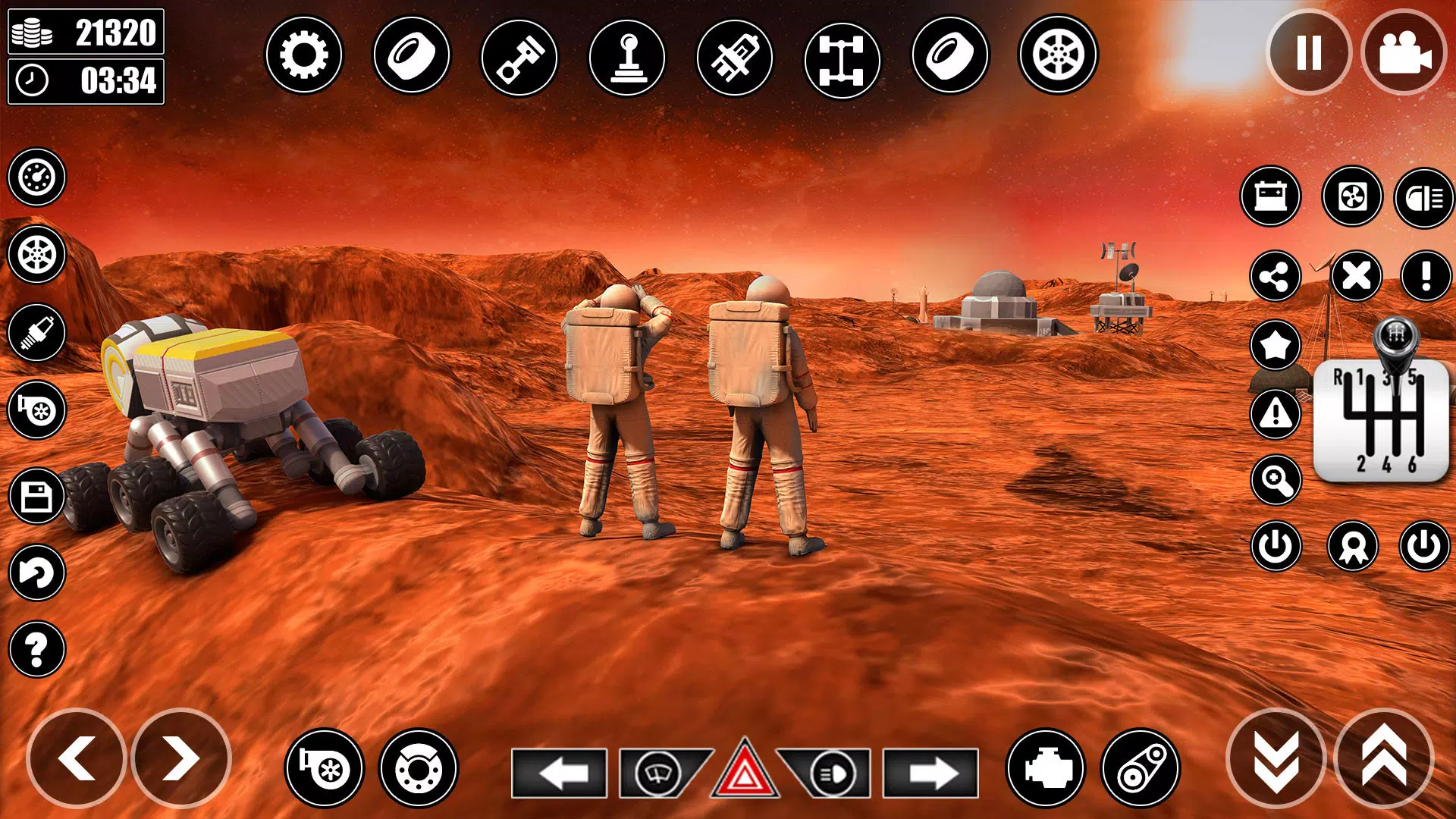This screenshot has width=1456, height=819.
Task: Open help via the question mark
Action: [36, 649]
